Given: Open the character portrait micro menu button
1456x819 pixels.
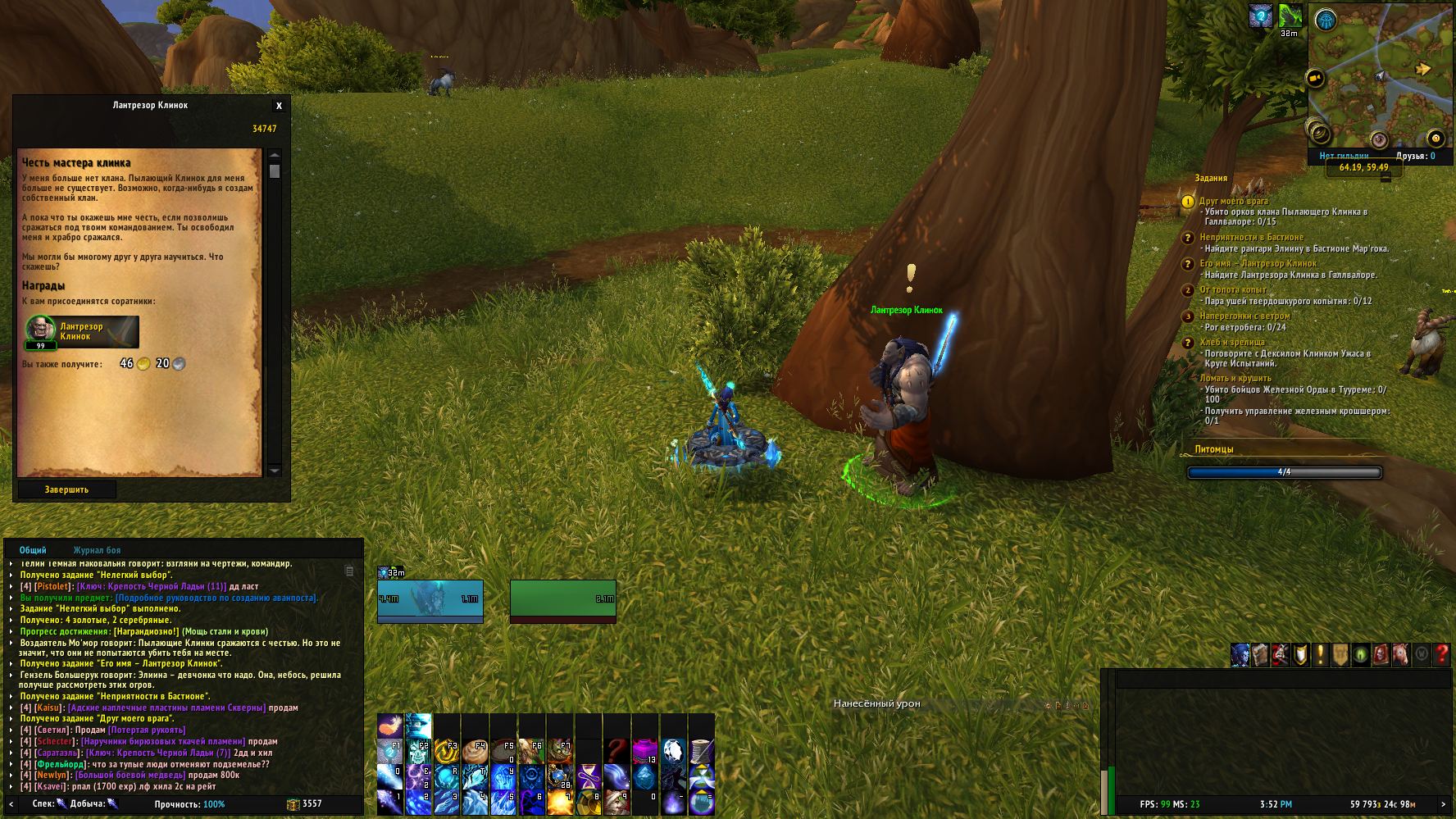Looking at the screenshot, I should click(x=1240, y=654).
